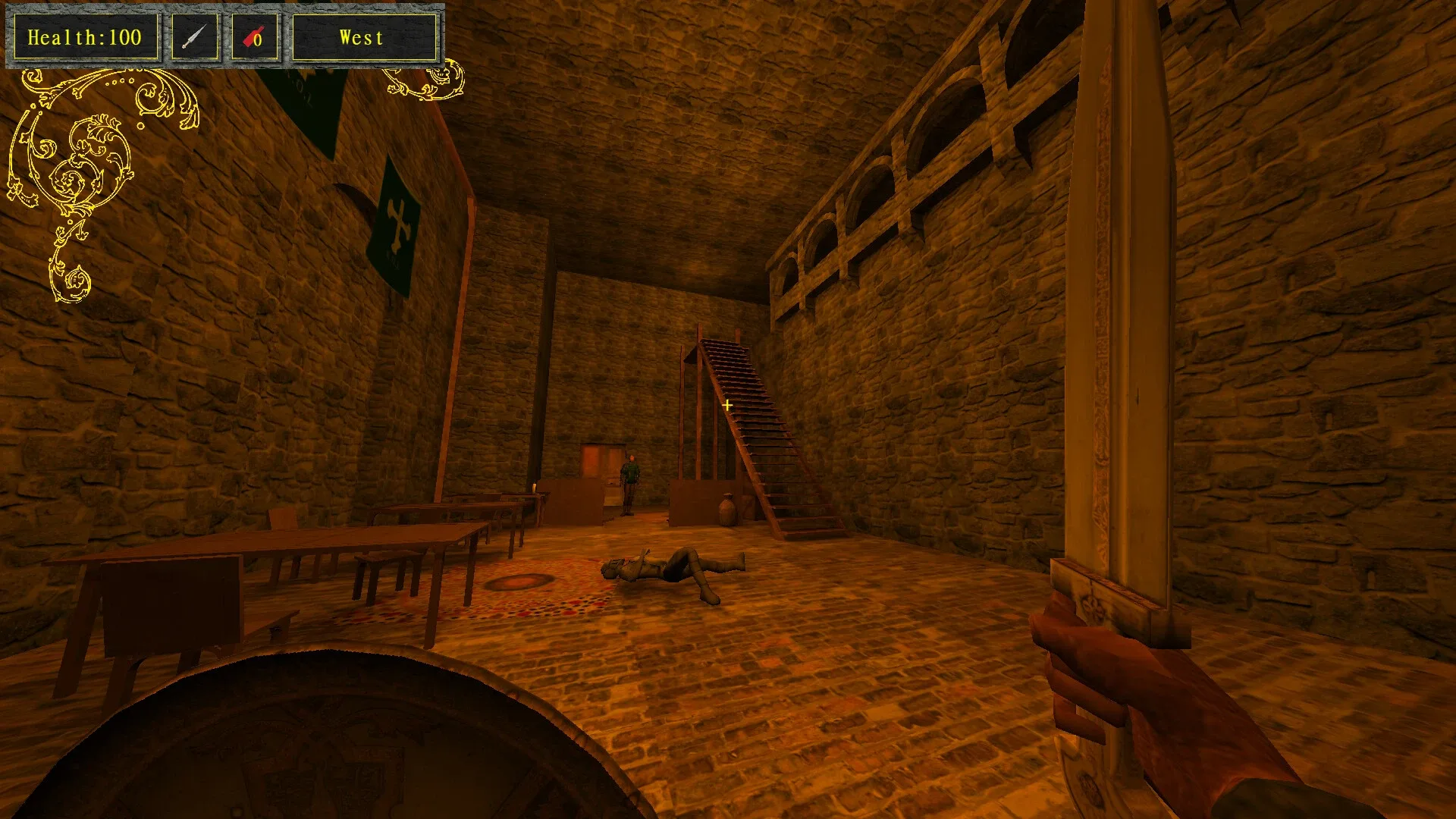Click the red potion bottle icon
1456x819 pixels.
click(250, 34)
